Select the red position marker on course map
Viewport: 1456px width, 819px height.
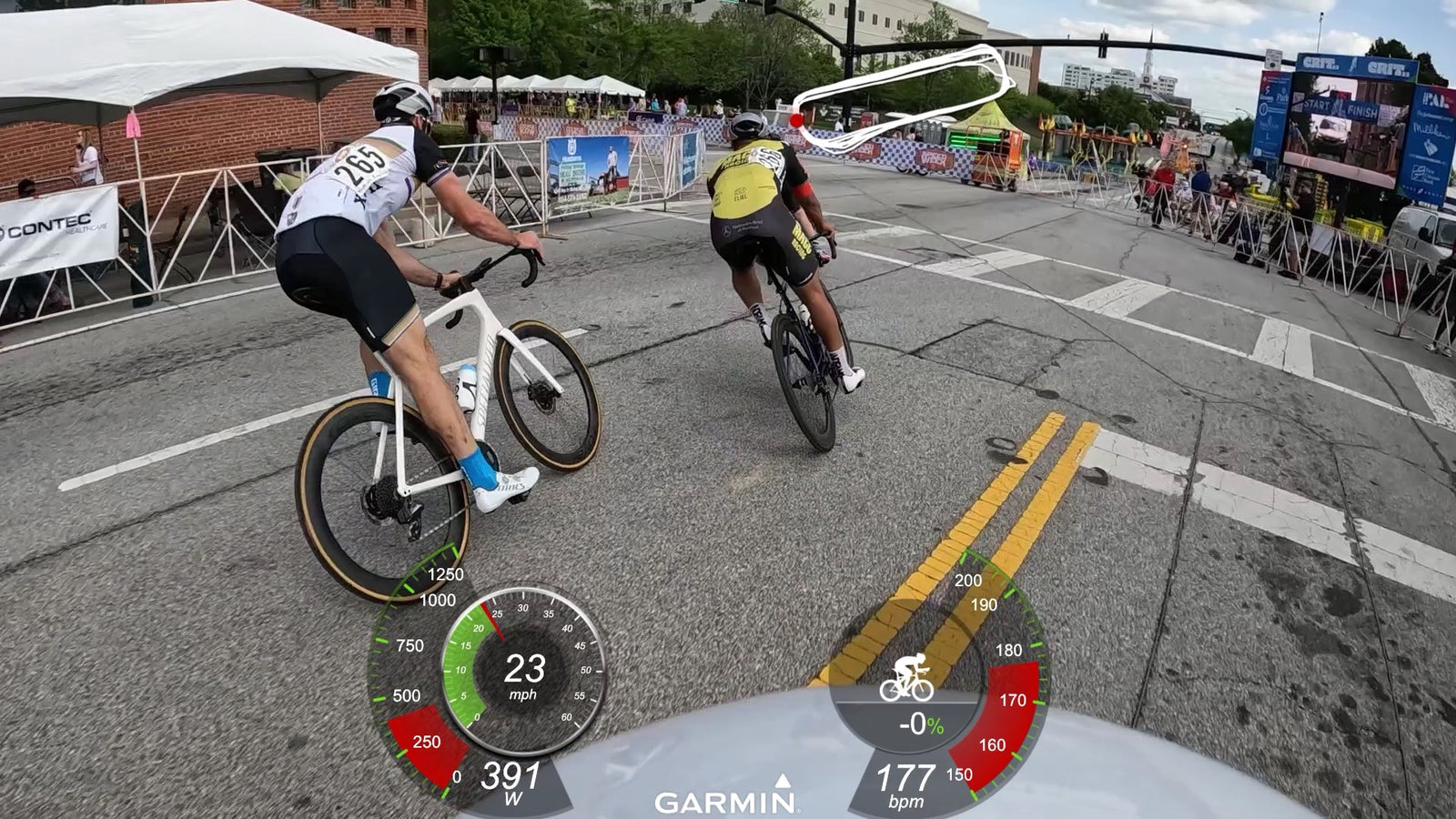[x=797, y=119]
